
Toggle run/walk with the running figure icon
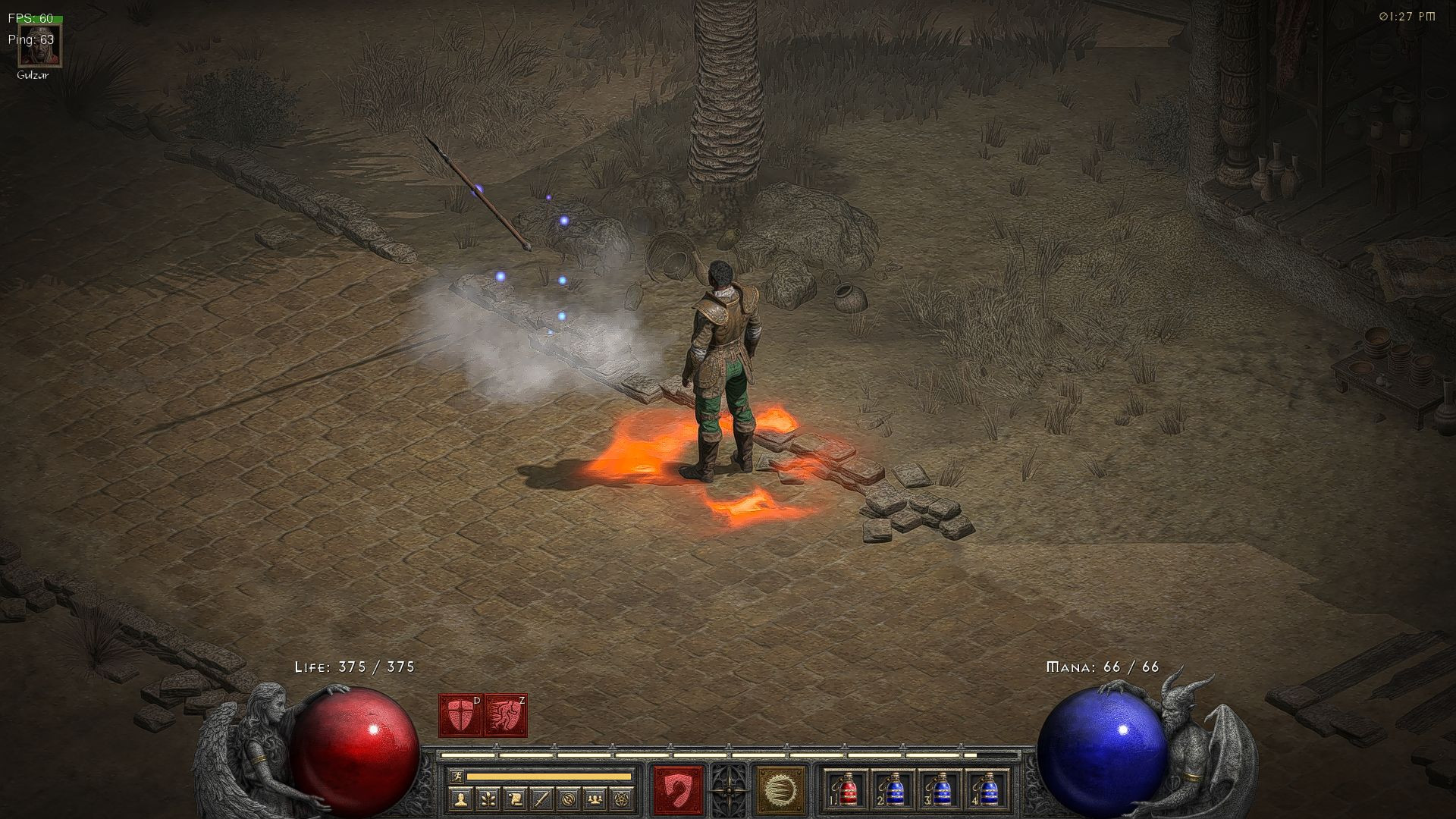coord(459,776)
